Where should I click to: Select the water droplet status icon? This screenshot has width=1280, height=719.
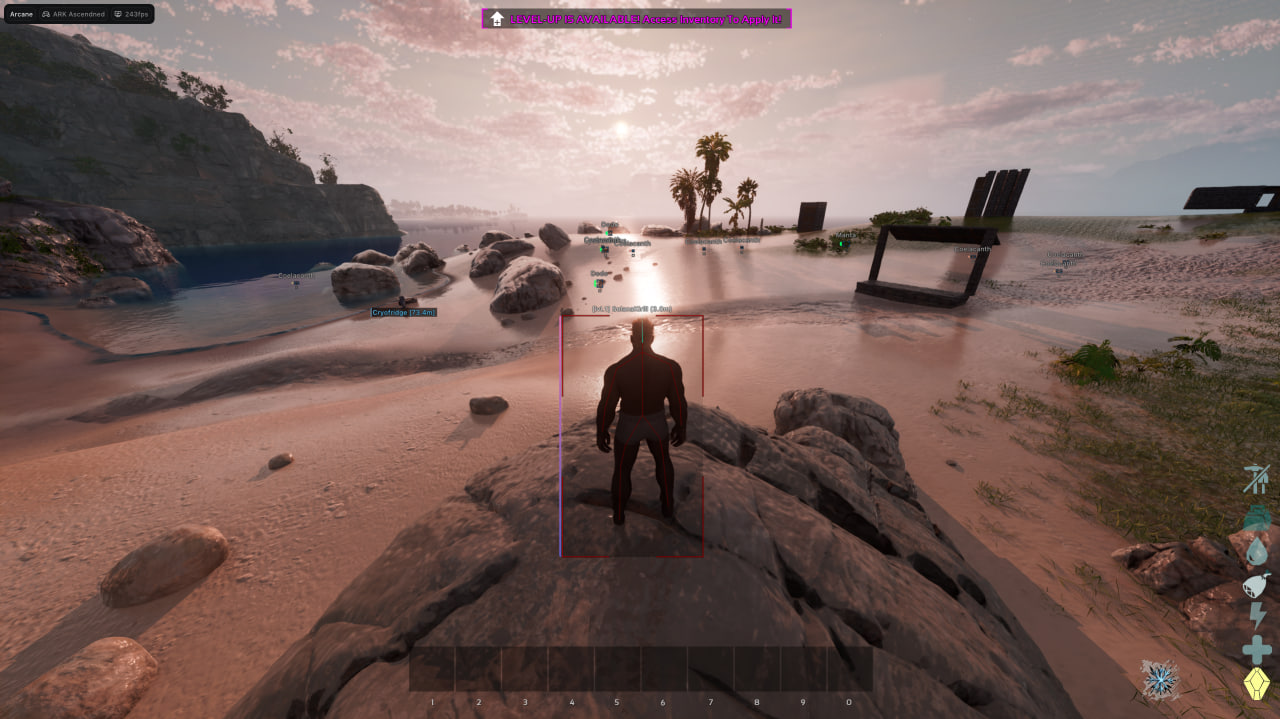(1257, 552)
